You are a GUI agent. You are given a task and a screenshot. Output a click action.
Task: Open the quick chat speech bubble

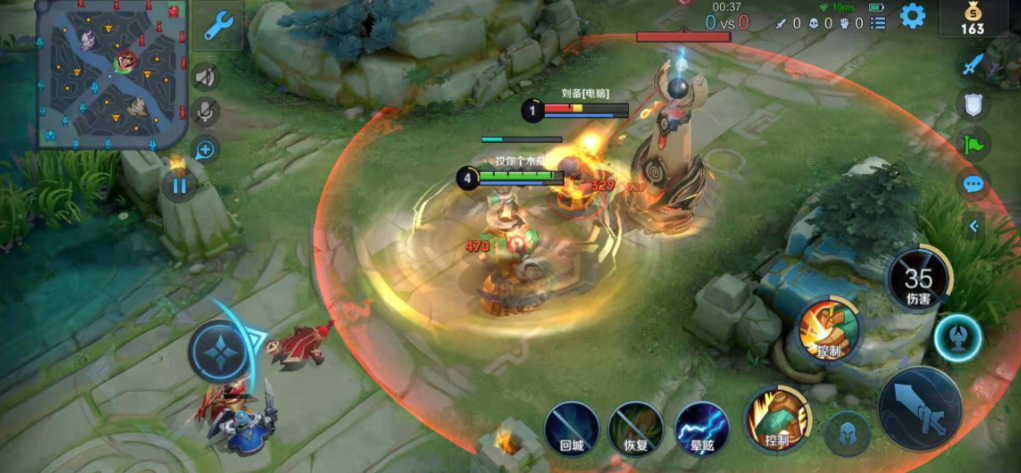pyautogui.click(x=973, y=184)
